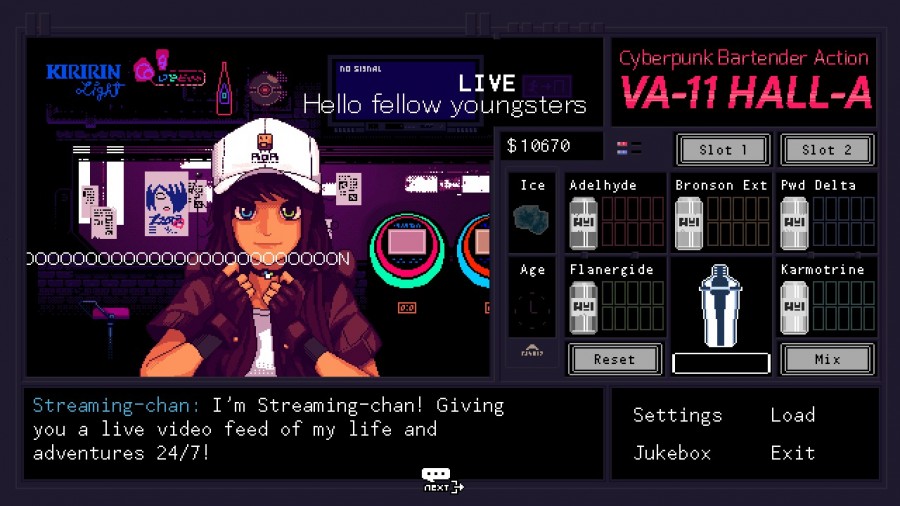Add an Adelhyde ingredient can

tap(583, 223)
